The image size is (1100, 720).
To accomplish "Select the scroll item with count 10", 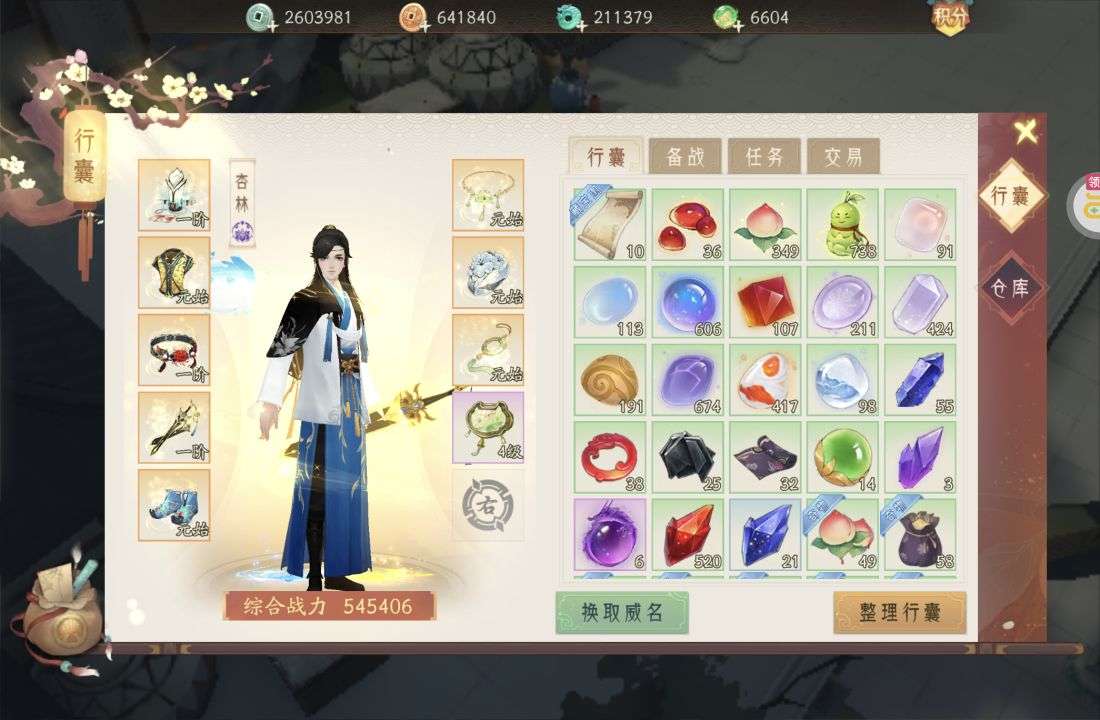I will click(x=609, y=224).
